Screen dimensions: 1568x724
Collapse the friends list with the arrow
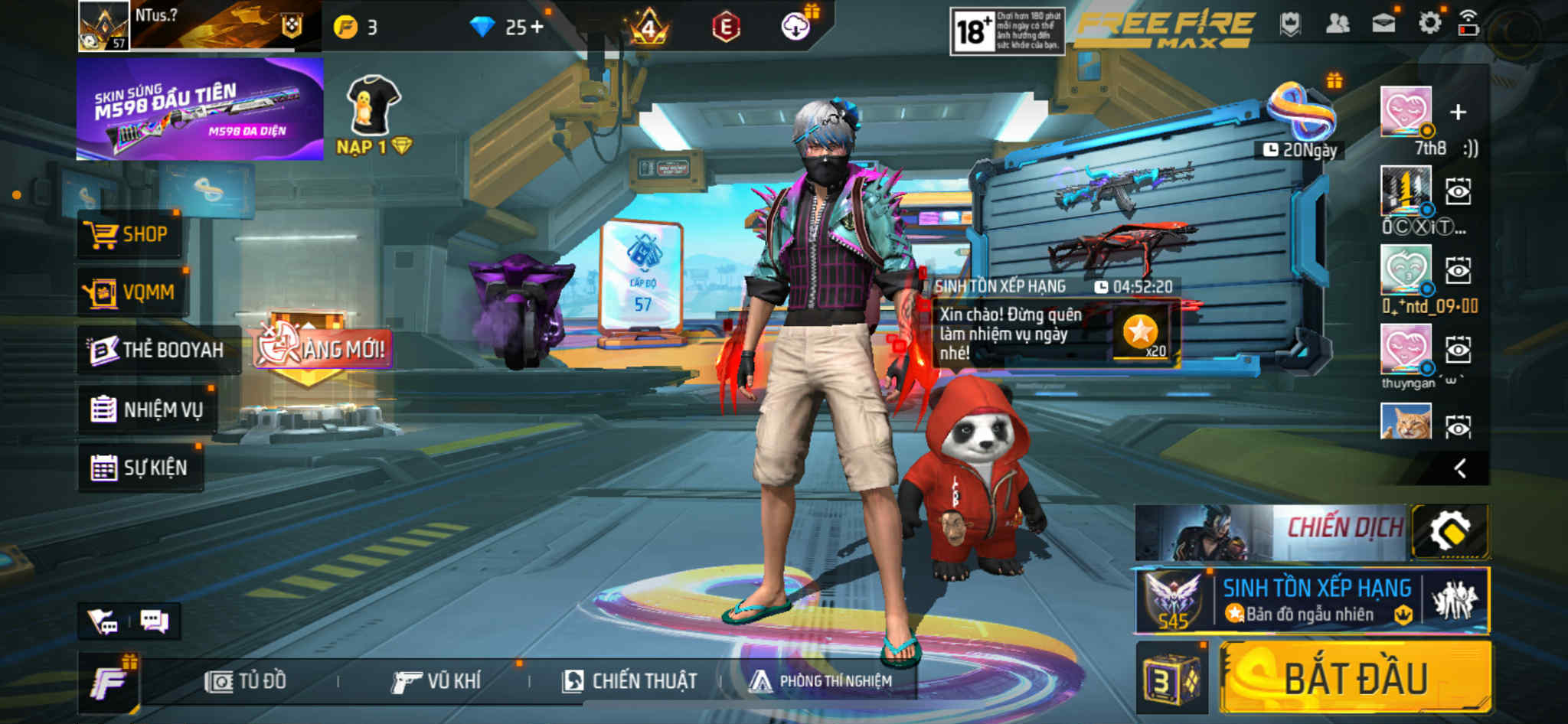(x=1460, y=468)
